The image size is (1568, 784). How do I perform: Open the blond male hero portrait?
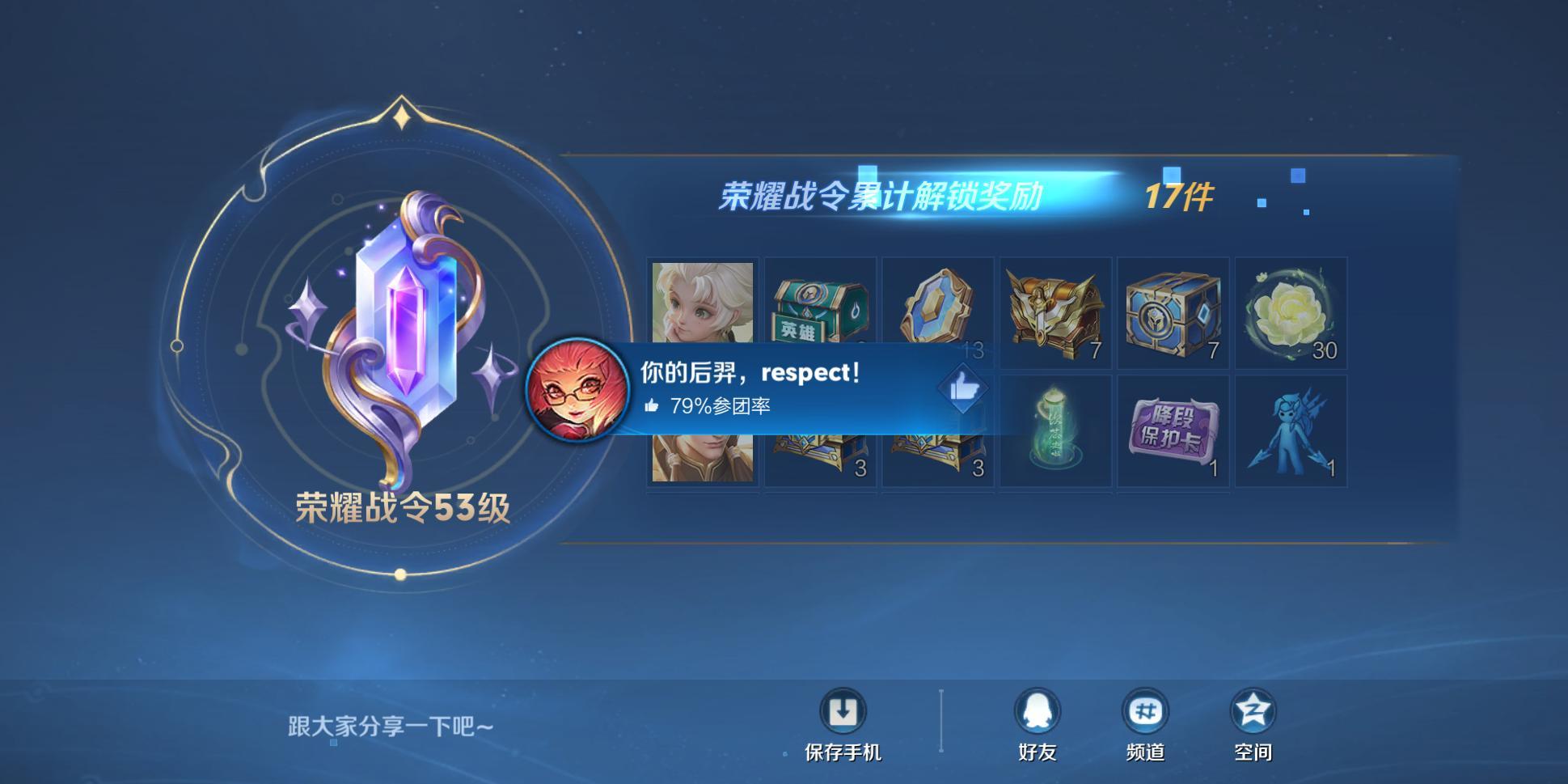(x=702, y=453)
